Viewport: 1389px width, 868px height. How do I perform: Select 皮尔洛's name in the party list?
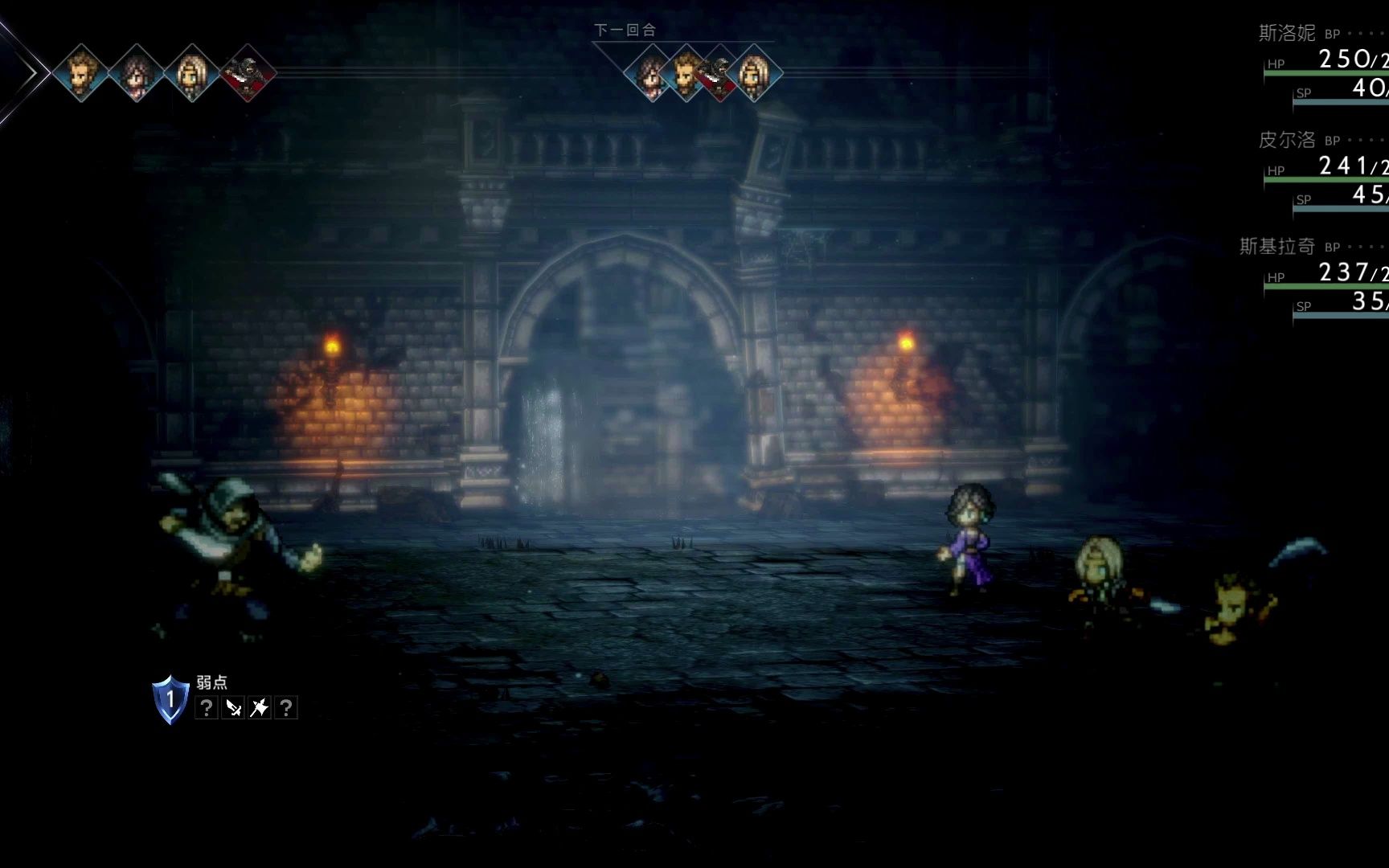(x=1286, y=141)
